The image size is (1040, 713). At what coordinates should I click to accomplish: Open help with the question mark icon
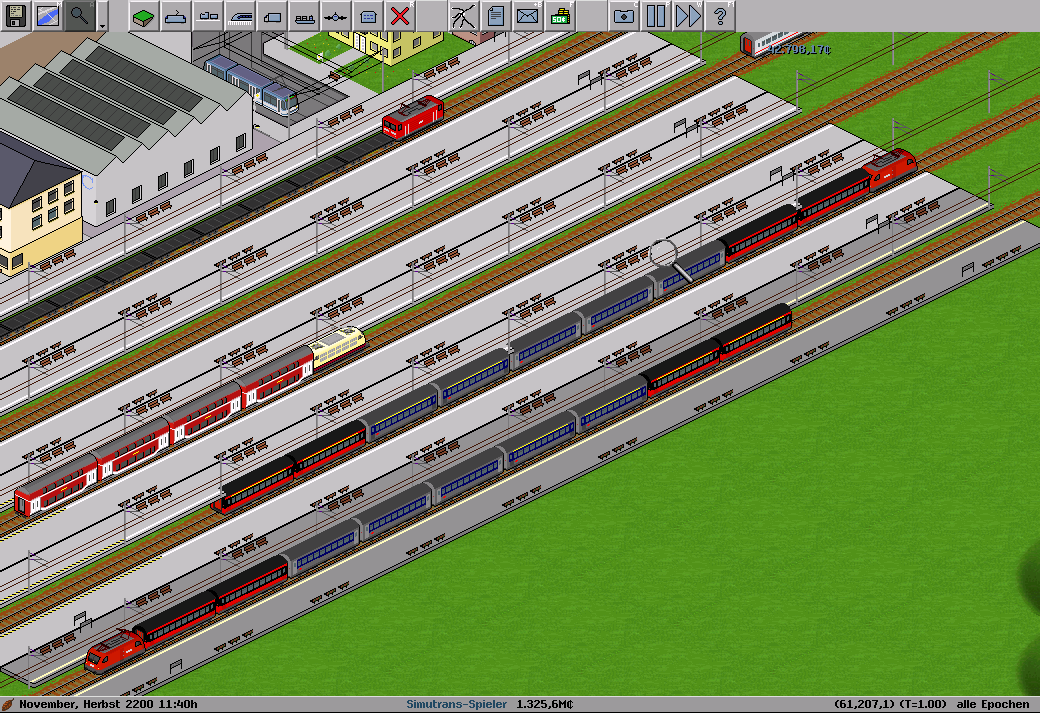tap(719, 15)
